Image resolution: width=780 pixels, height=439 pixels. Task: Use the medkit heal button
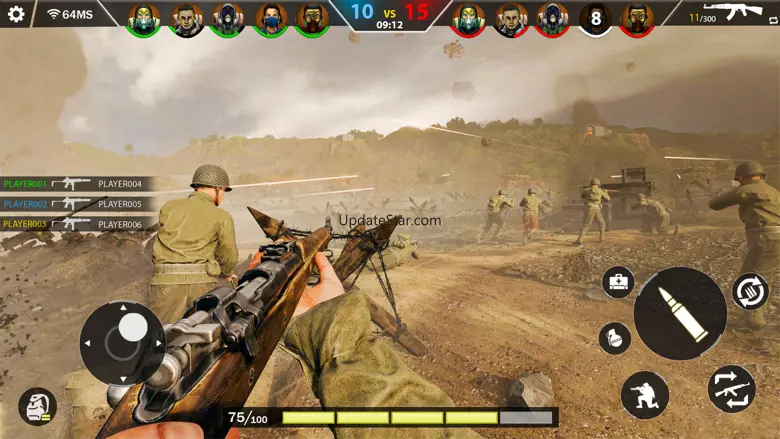pyautogui.click(x=618, y=282)
